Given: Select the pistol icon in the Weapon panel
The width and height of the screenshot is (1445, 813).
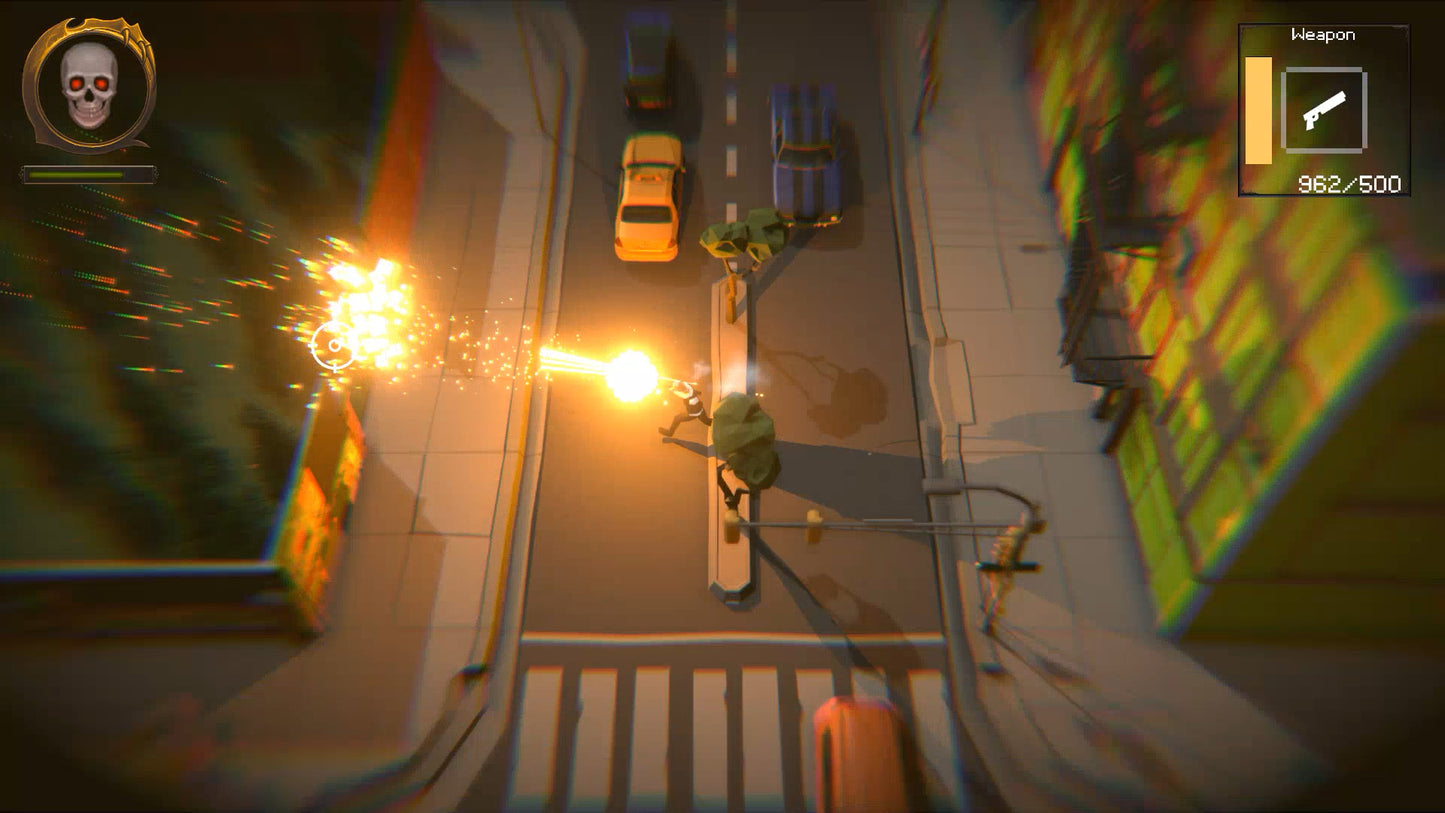Looking at the screenshot, I should [1325, 113].
